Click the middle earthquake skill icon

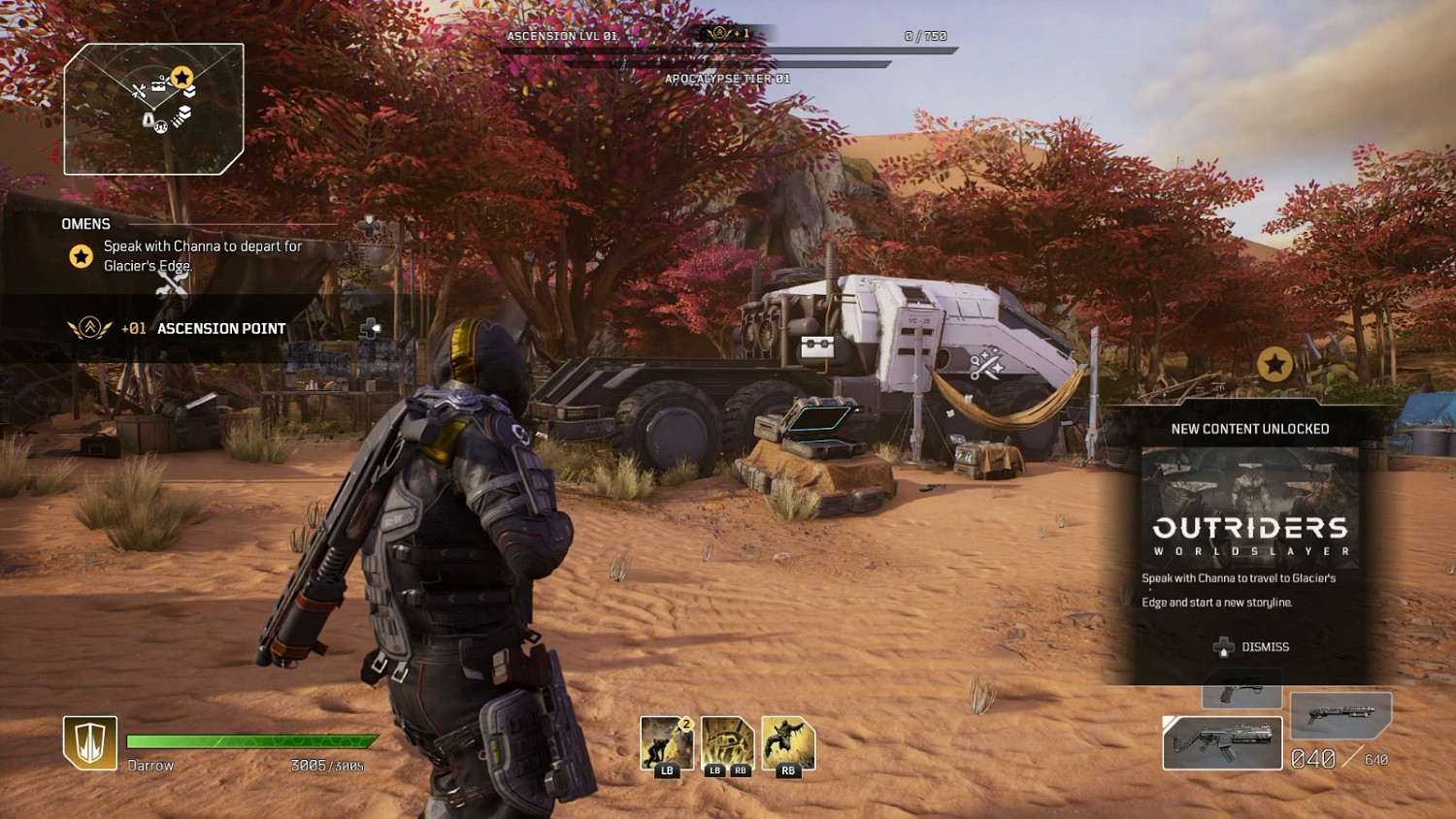point(726,743)
